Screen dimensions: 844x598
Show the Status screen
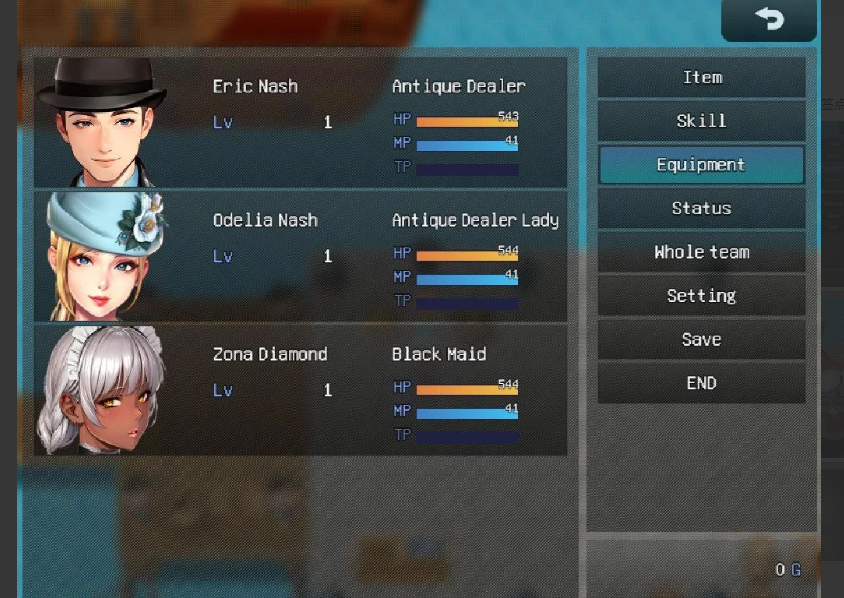click(701, 208)
